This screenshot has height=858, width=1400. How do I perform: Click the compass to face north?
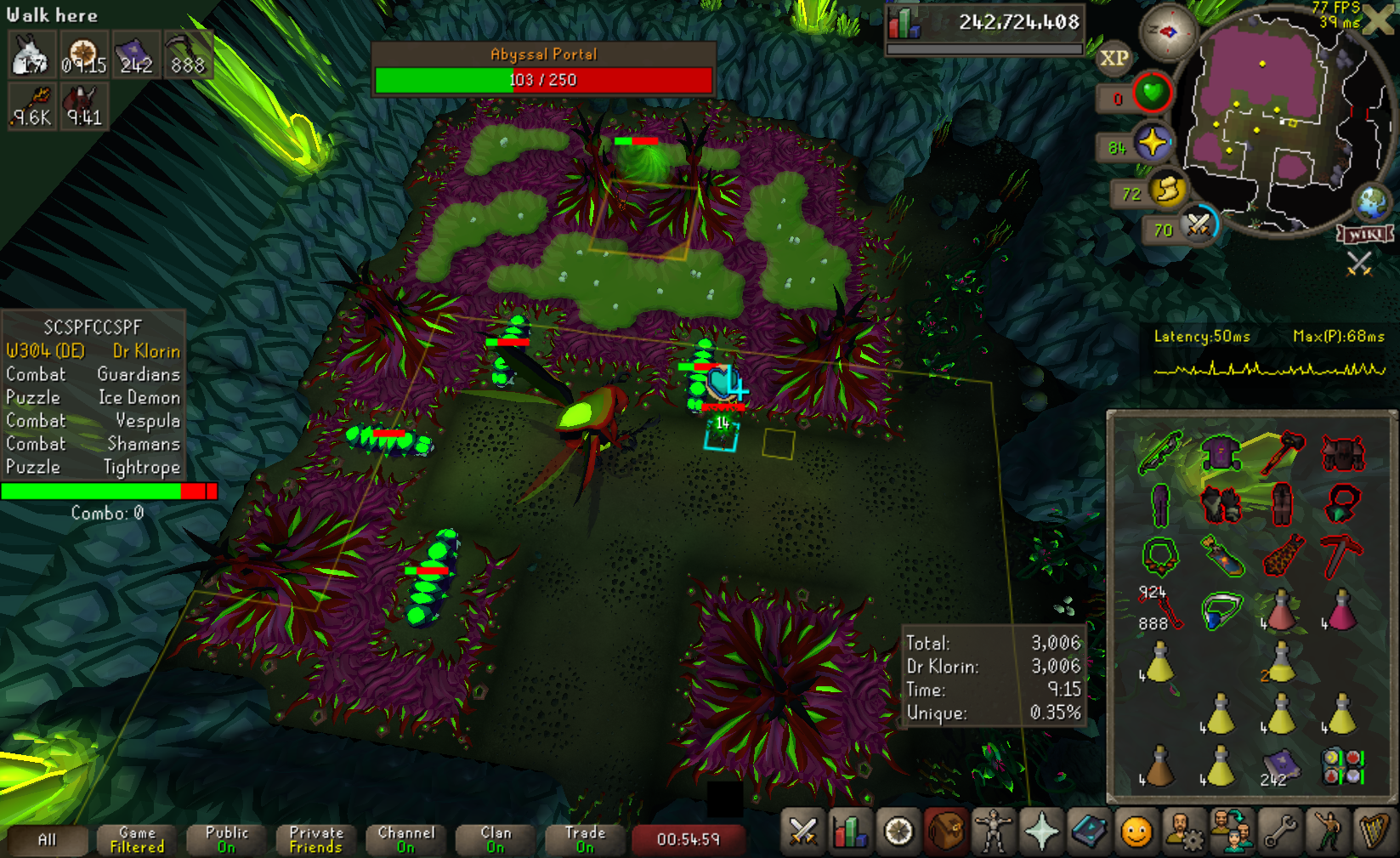[1168, 32]
